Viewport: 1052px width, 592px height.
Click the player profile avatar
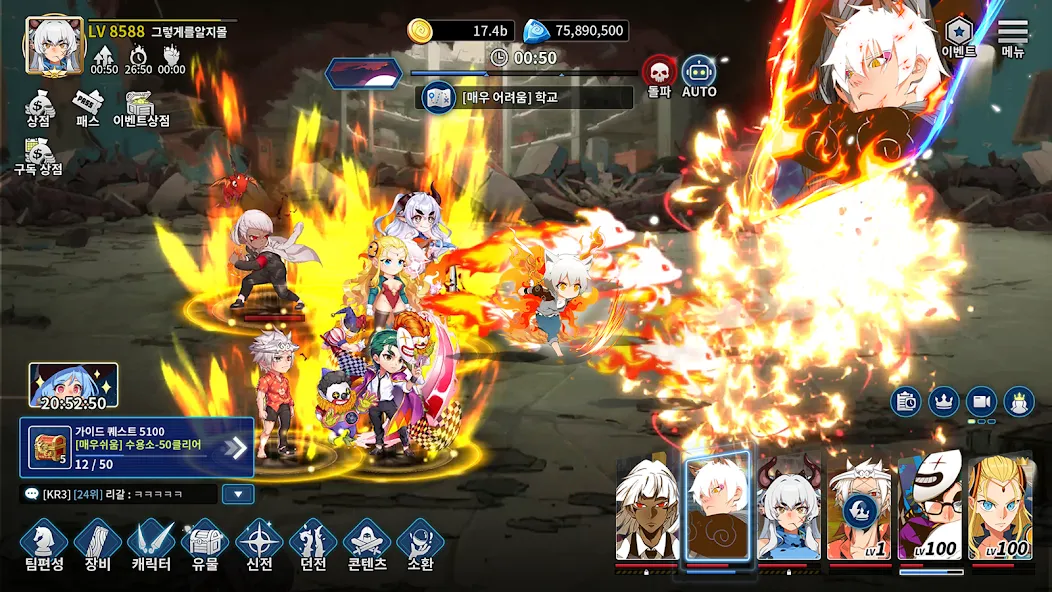pos(55,46)
